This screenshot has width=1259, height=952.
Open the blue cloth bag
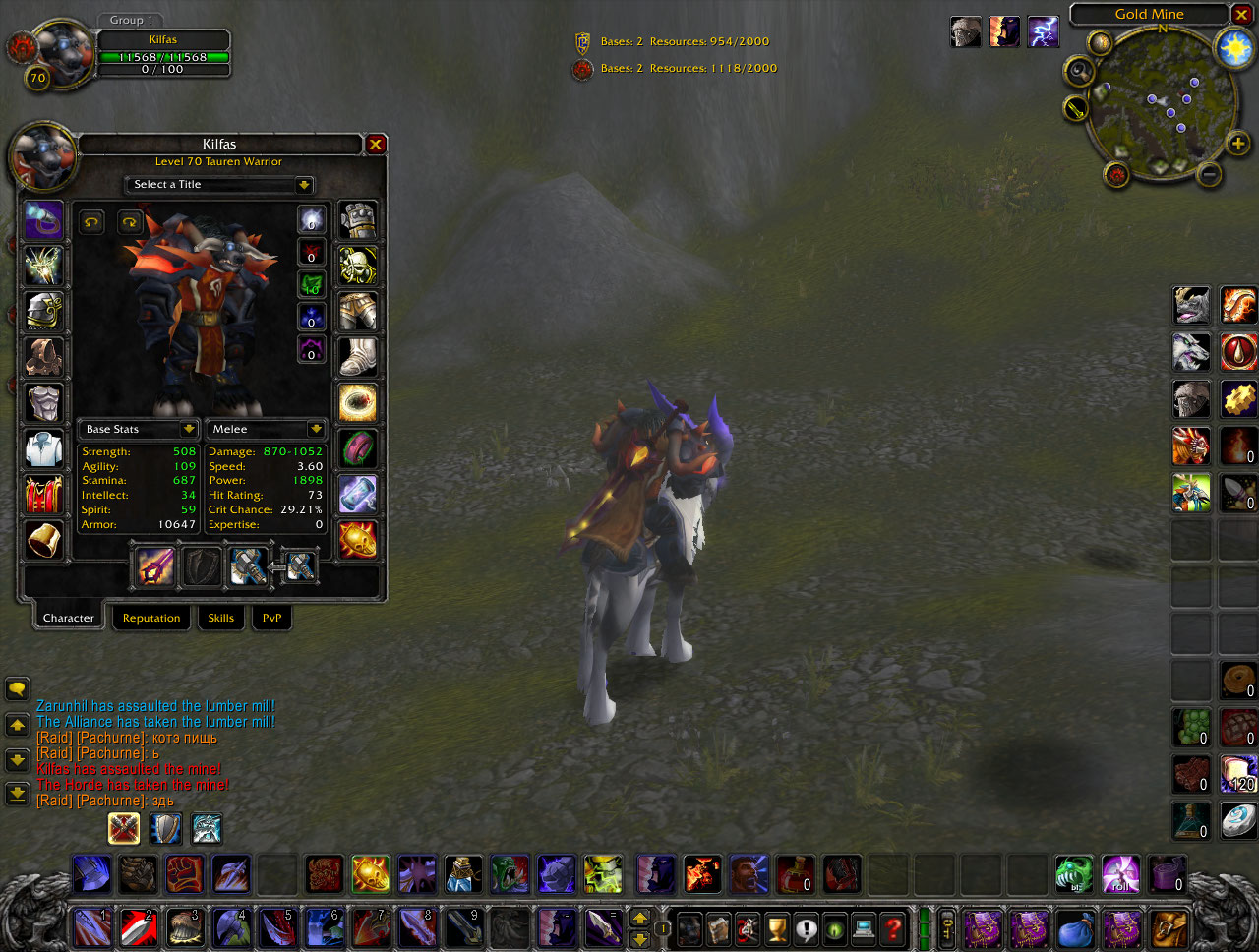coord(1075,927)
